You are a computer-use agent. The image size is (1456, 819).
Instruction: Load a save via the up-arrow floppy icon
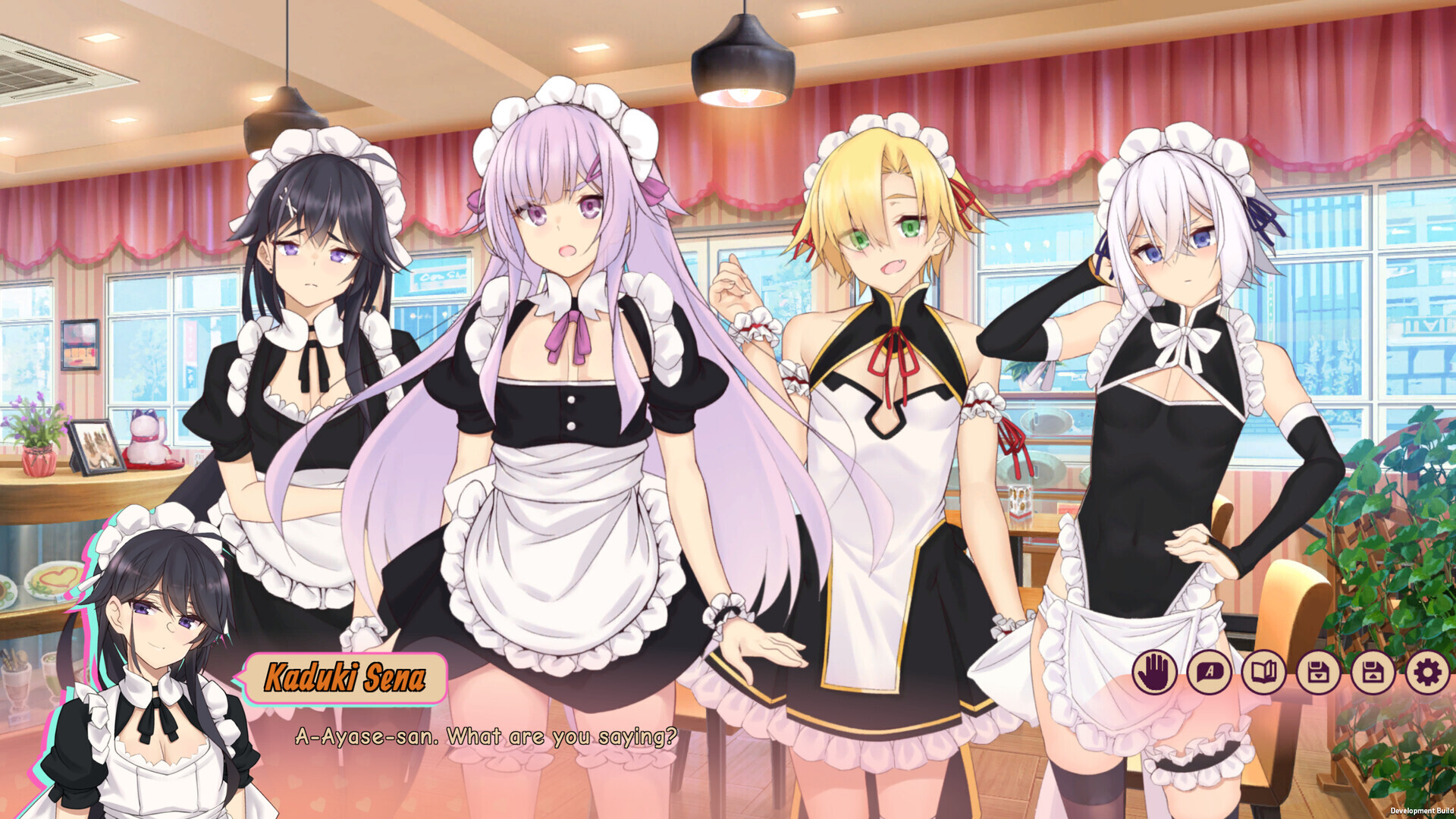pos(1373,670)
